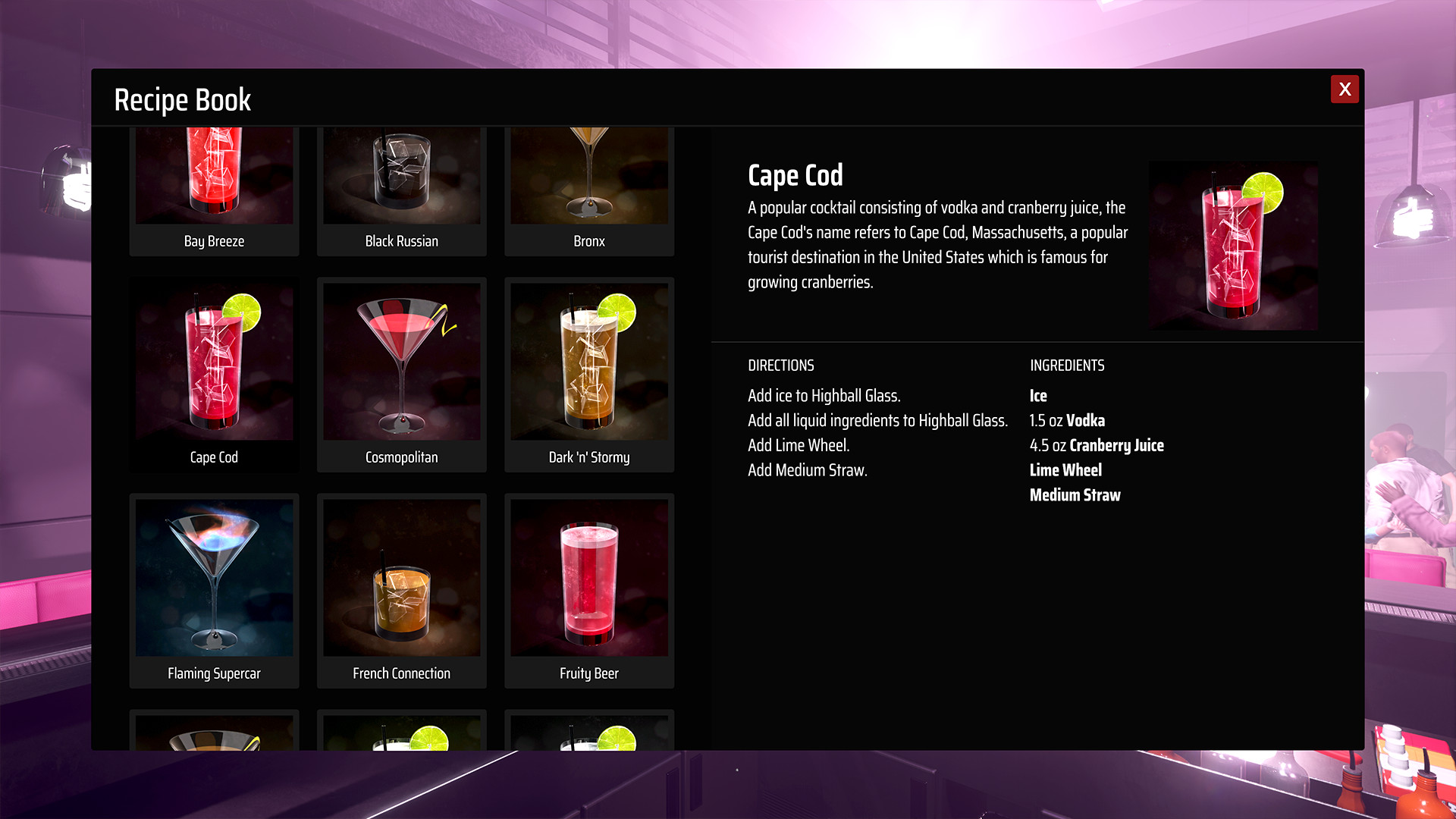Close the Recipe Book window
1456x819 pixels.
1345,89
